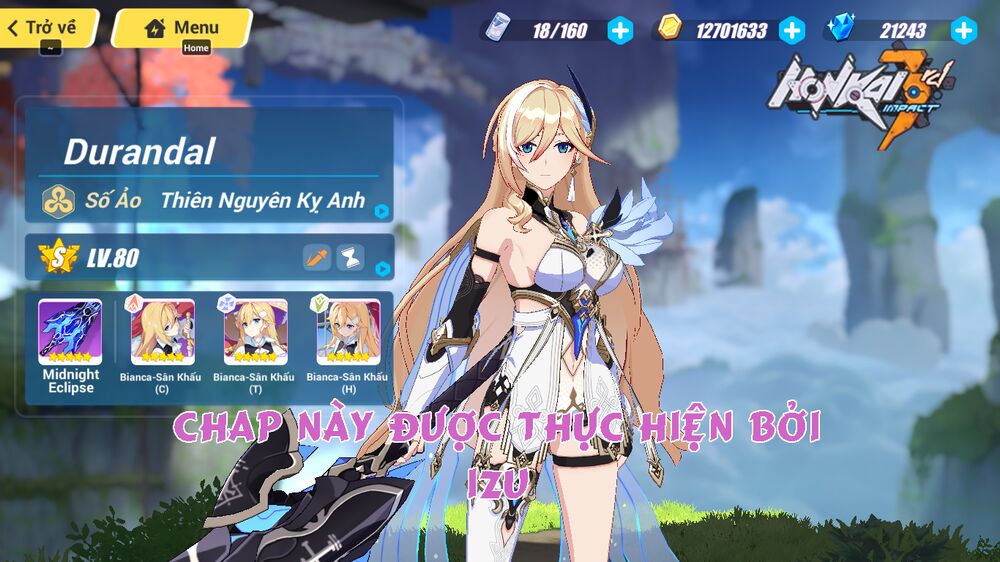Viewport: 1000px width, 562px height.
Task: Add gold coins with the plus button
Action: click(x=791, y=30)
